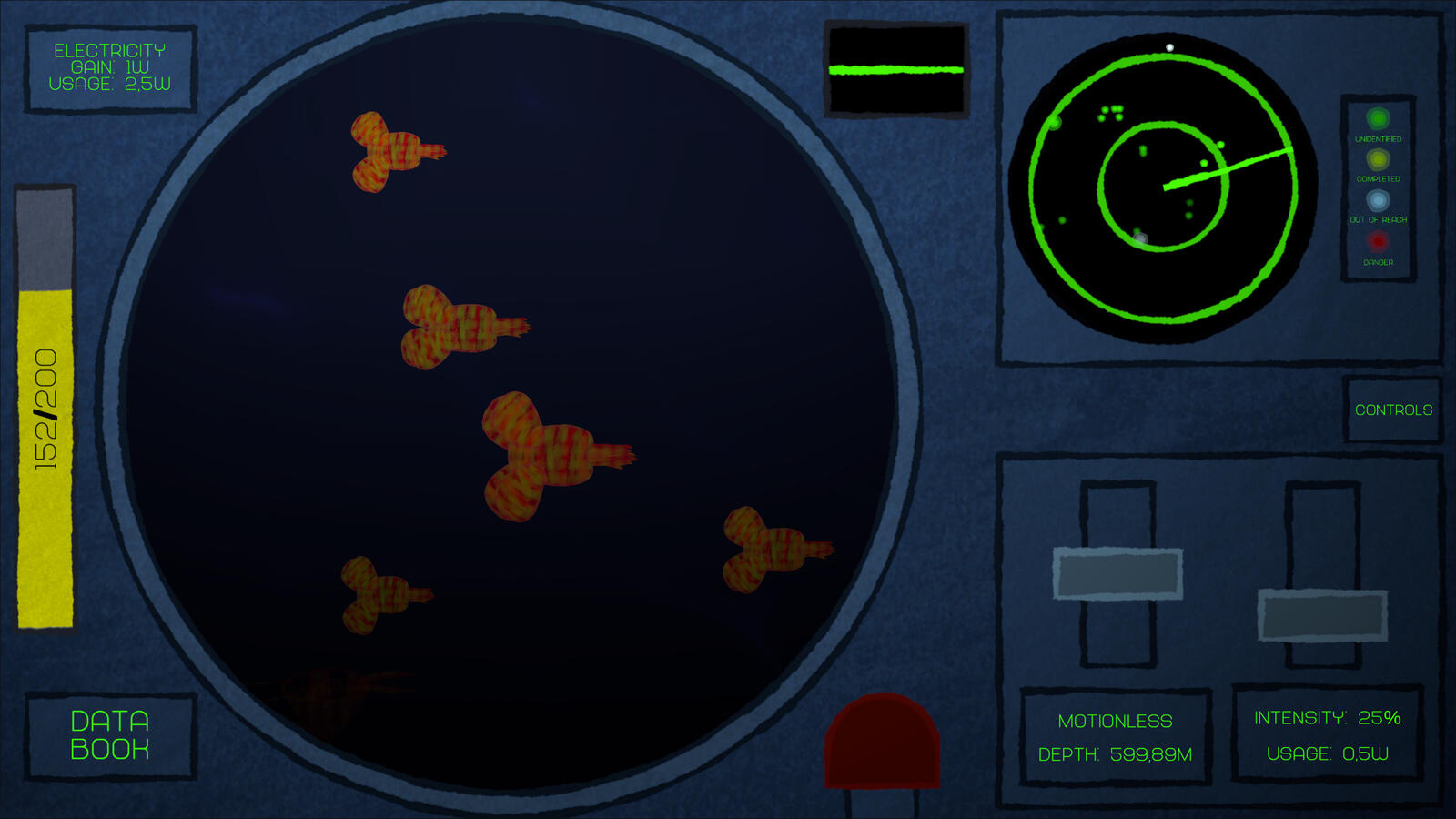
Task: Toggle the OUT OF REACH indicator
Action: click(x=1378, y=201)
